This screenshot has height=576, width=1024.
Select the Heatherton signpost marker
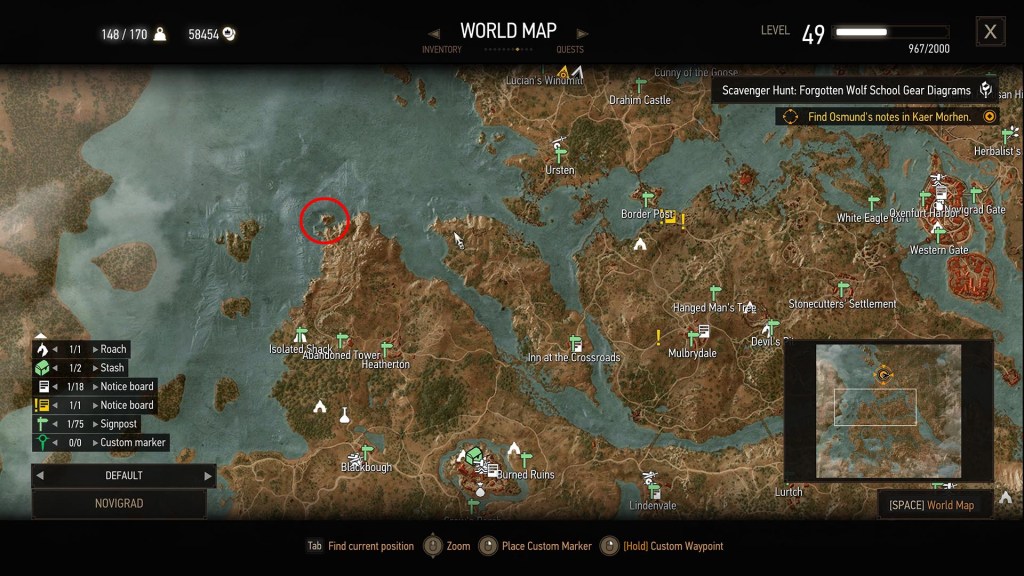point(386,350)
